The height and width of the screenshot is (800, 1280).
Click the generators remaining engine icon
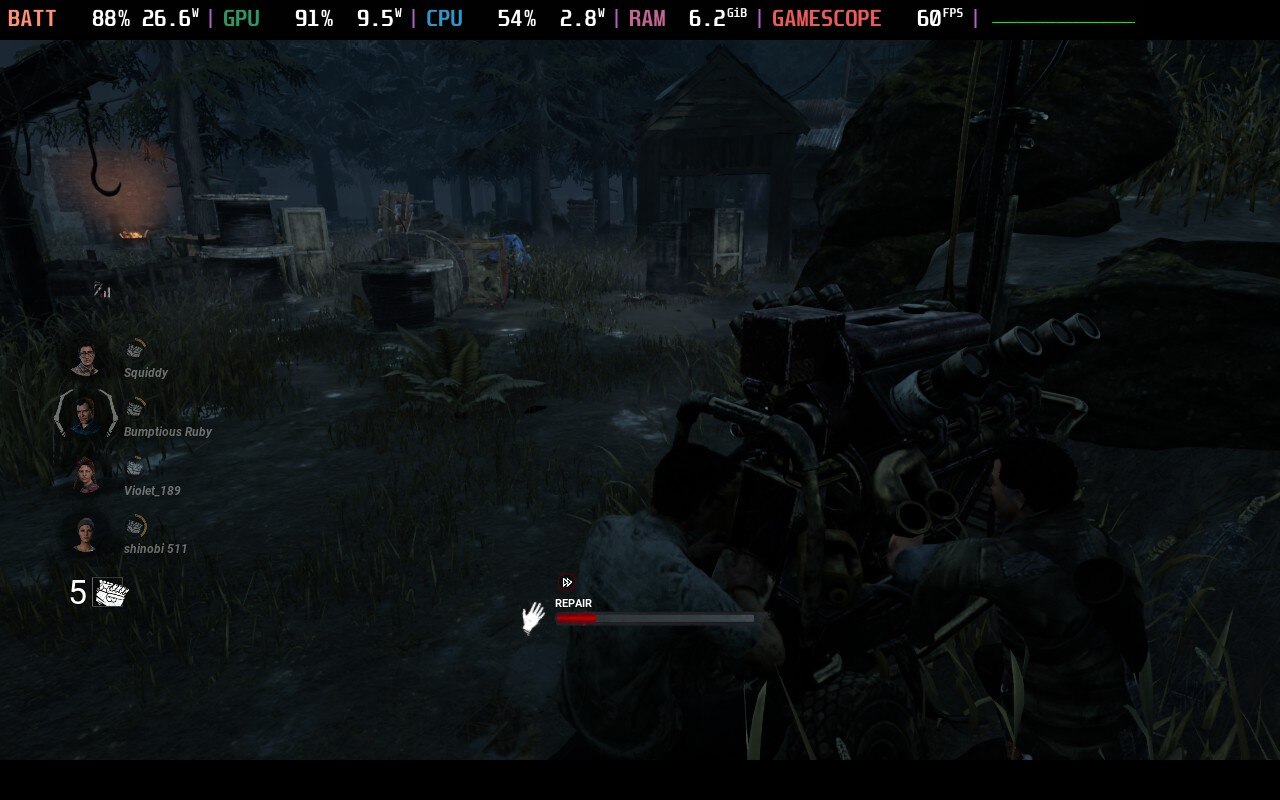tap(111, 593)
